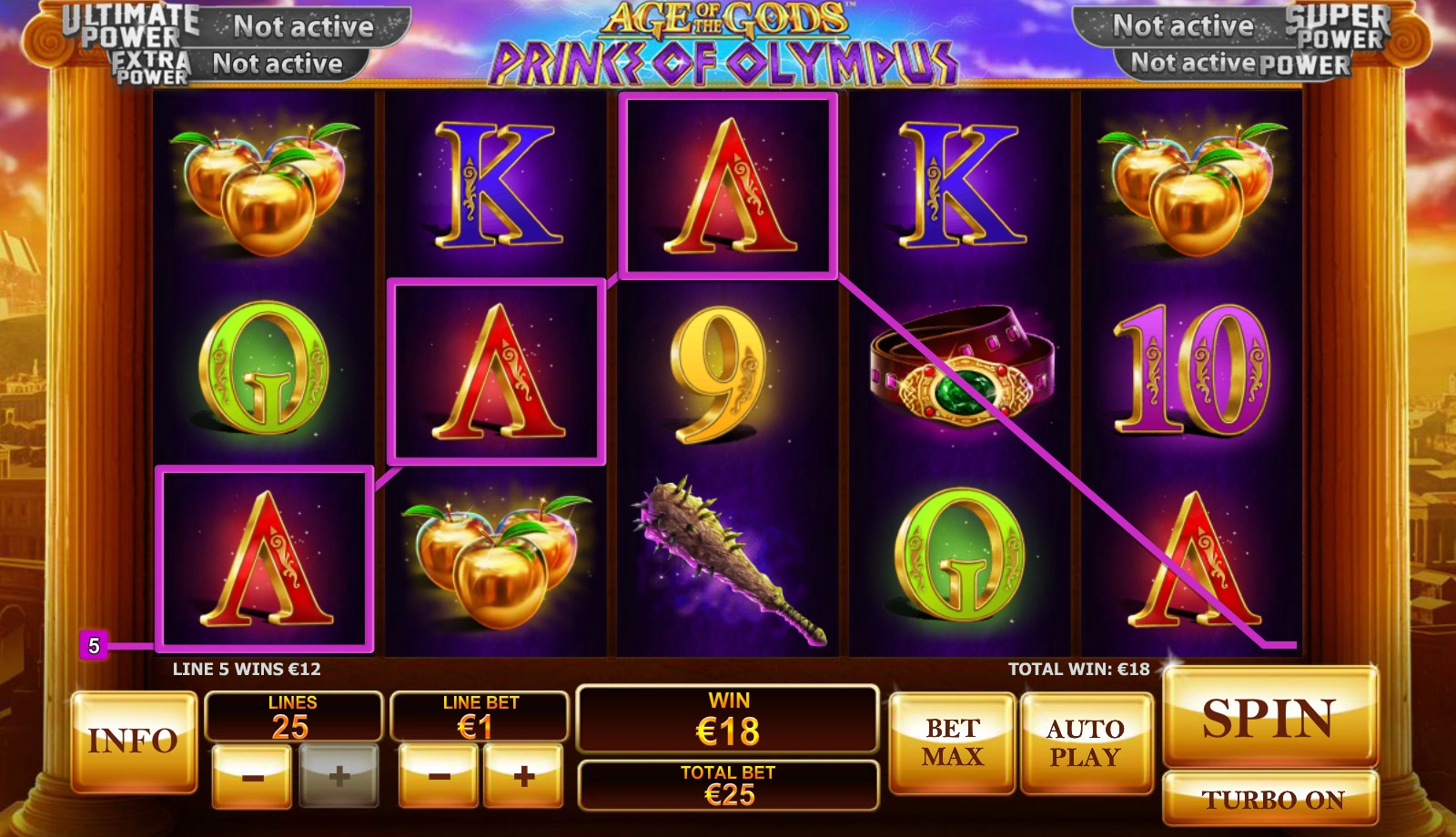Select the BET MAX button
This screenshot has height=837, width=1456.
click(952, 742)
